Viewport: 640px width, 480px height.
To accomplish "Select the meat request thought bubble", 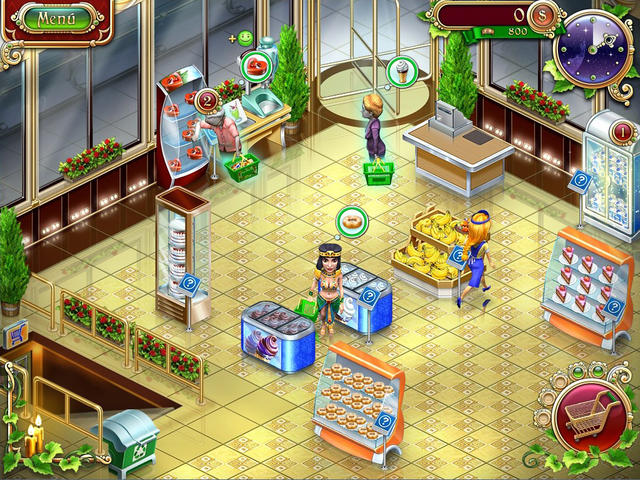I will (x=256, y=68).
